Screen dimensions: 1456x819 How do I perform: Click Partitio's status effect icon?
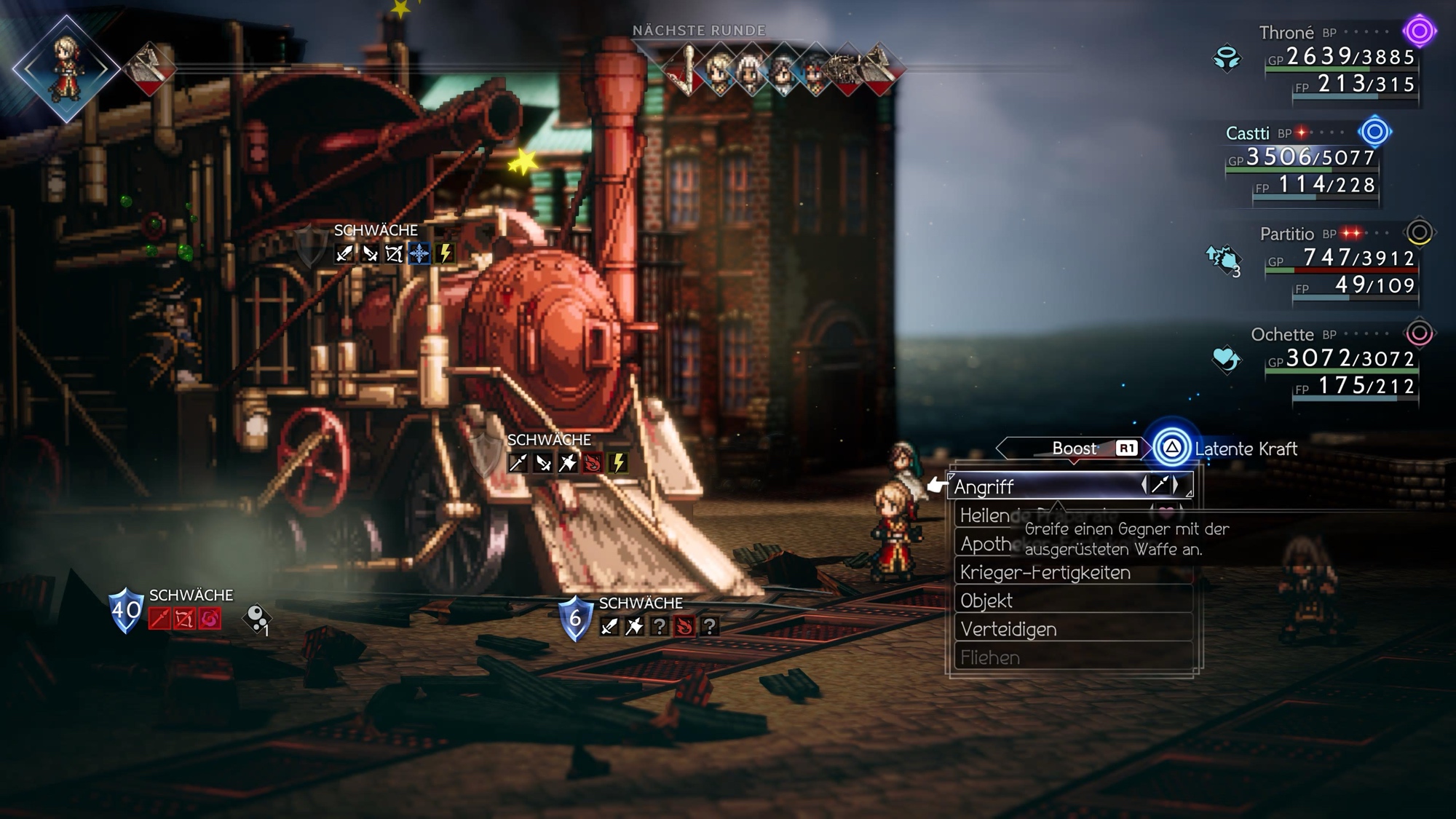pyautogui.click(x=1224, y=259)
